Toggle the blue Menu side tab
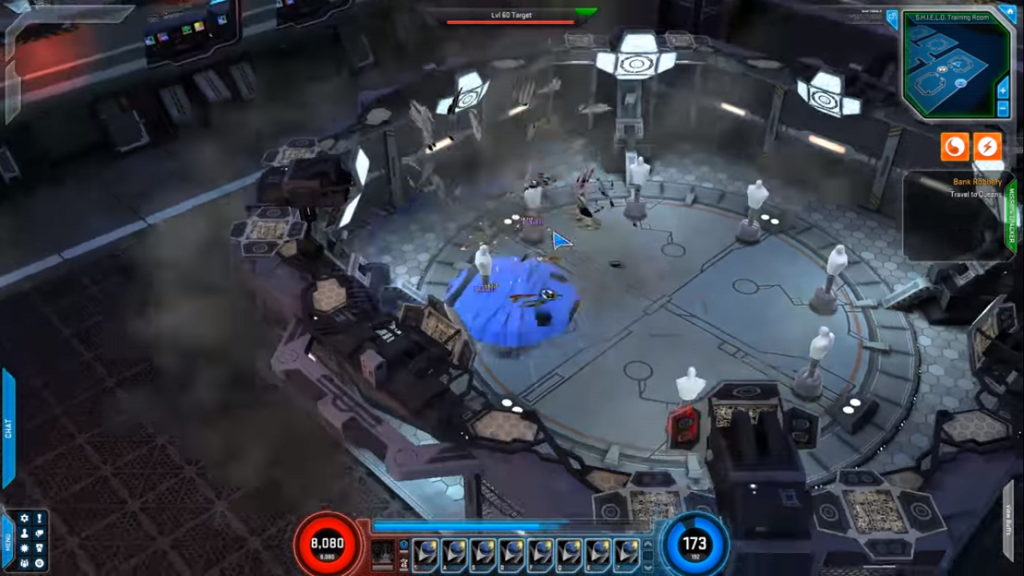This screenshot has width=1024, height=576. (x=8, y=541)
